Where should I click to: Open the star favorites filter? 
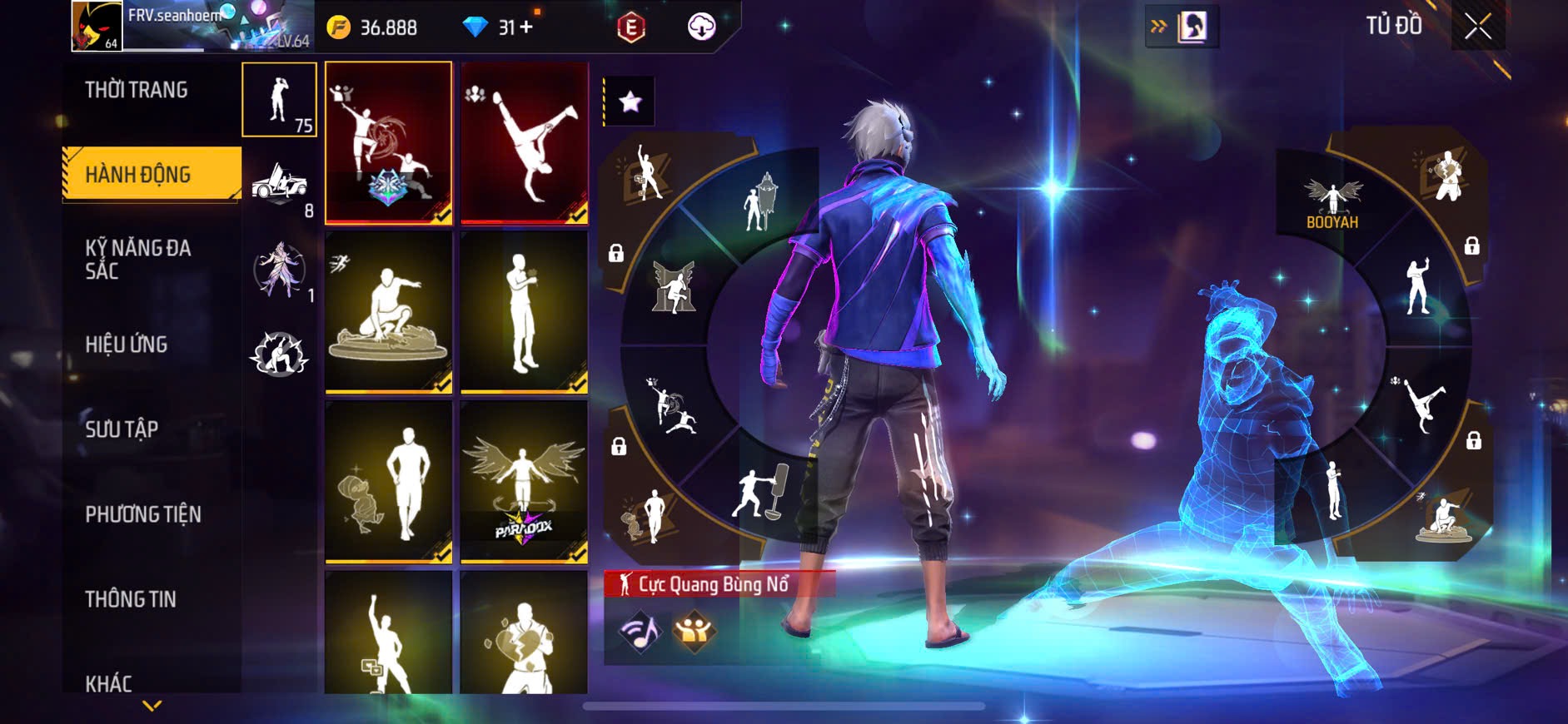(x=630, y=102)
